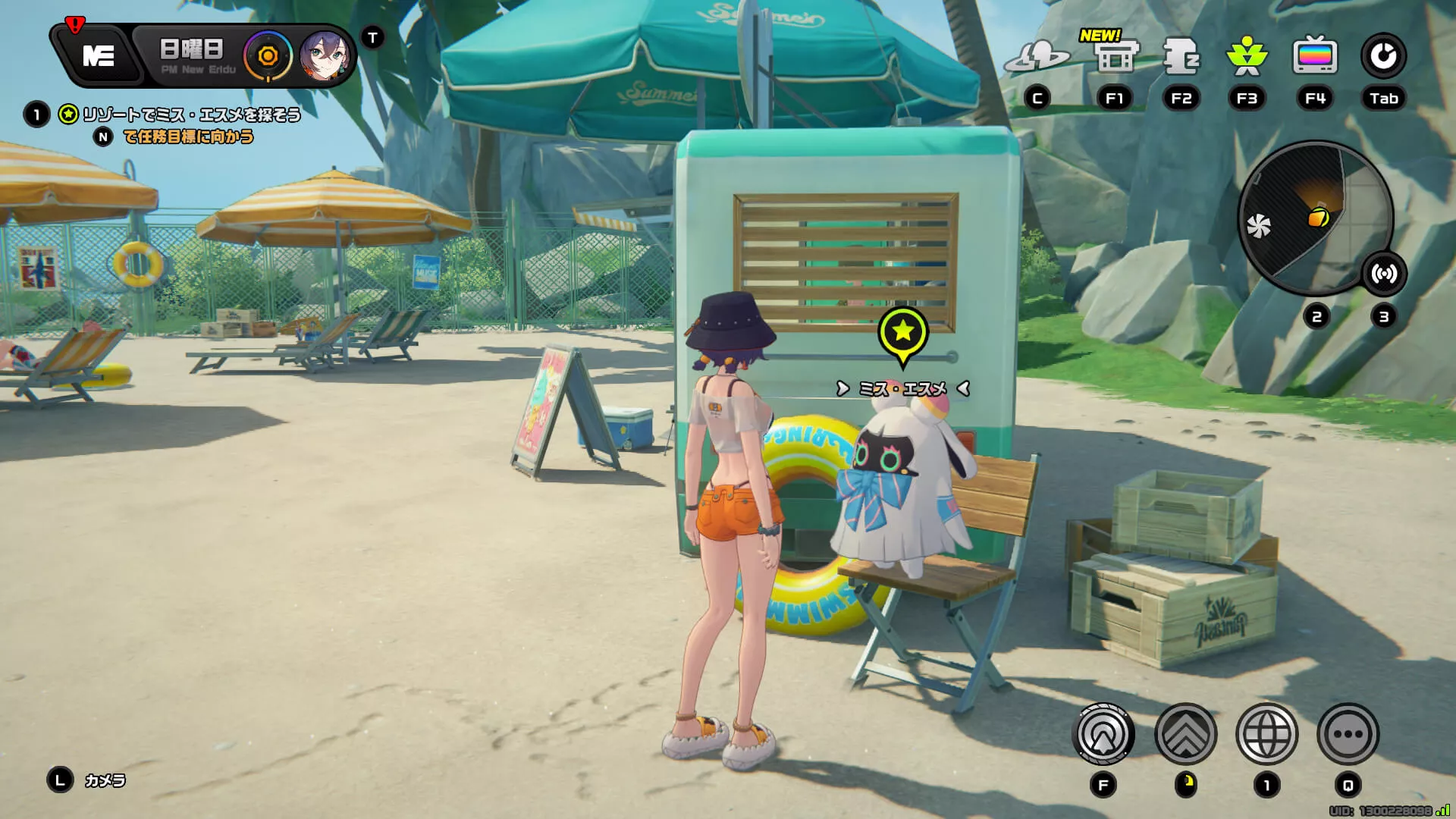Open the ME main menu button

click(x=99, y=55)
